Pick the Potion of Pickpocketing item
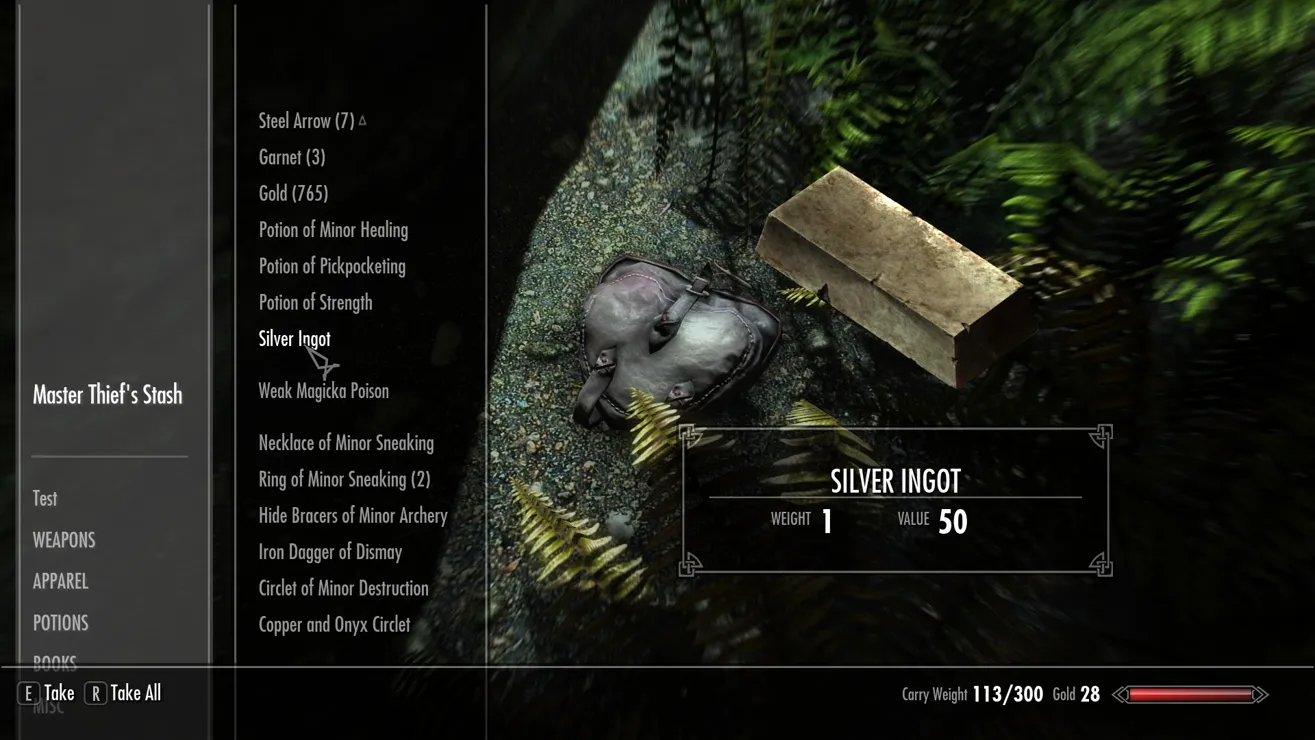 point(332,266)
